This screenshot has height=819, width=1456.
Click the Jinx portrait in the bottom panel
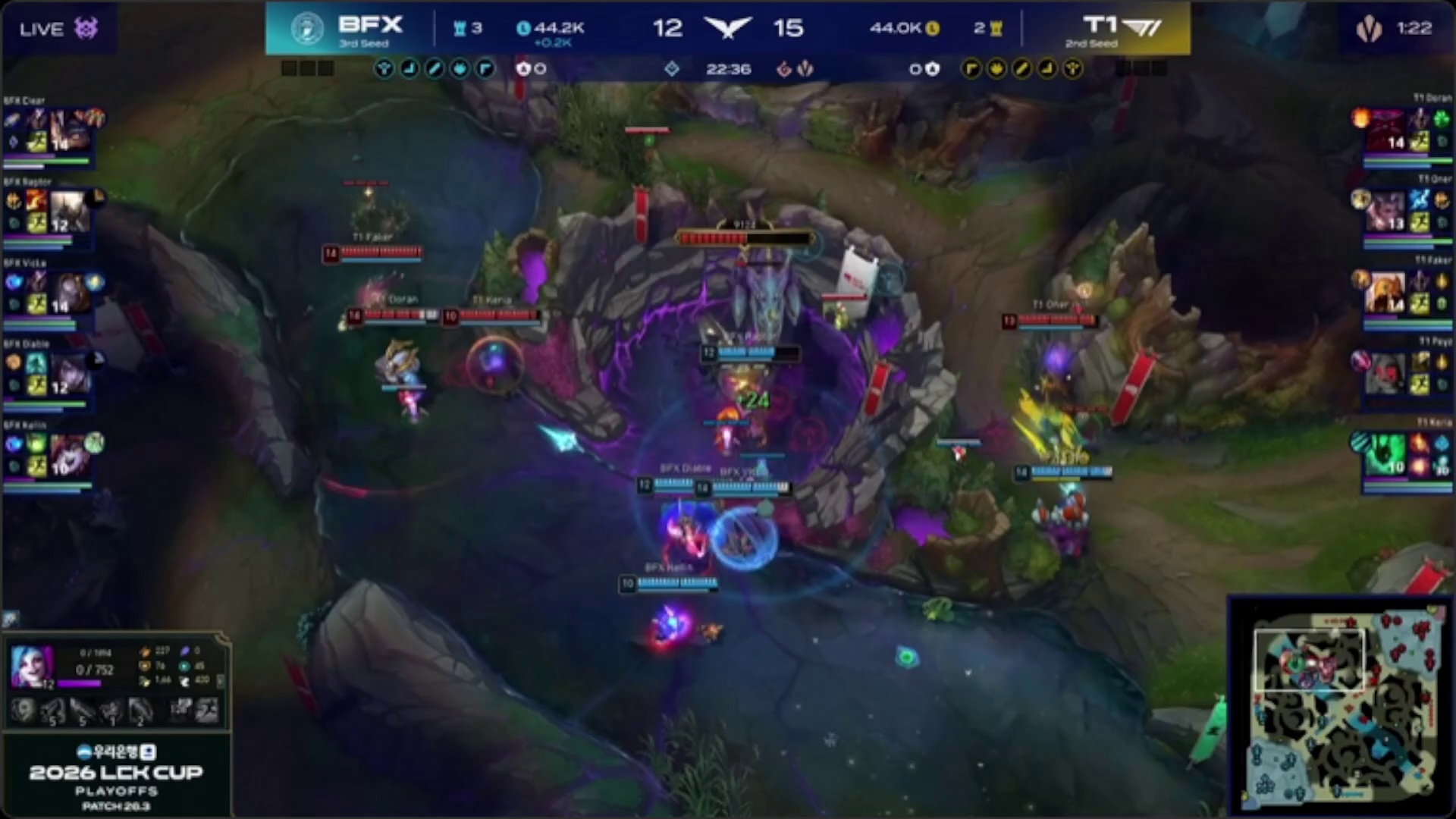[32, 667]
